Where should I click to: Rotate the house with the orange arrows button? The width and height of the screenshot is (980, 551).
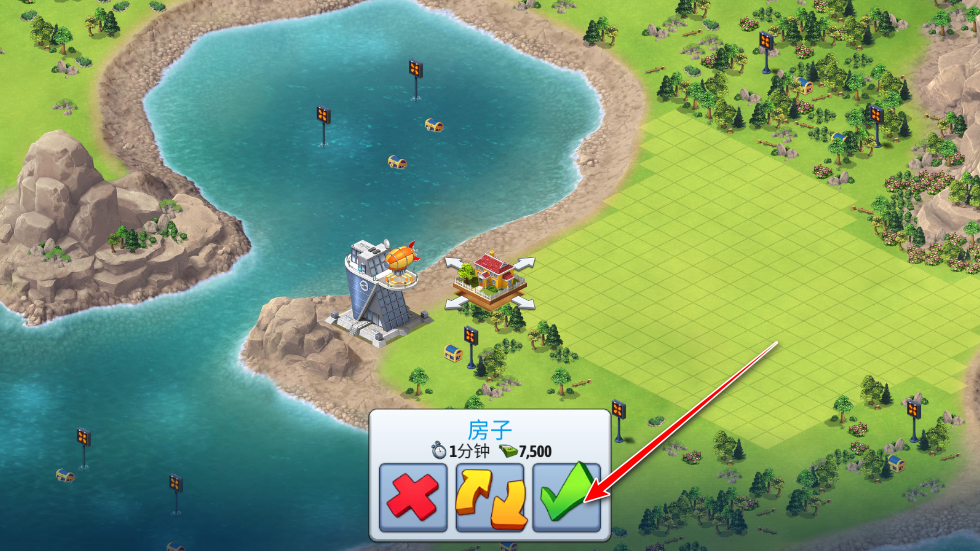490,497
